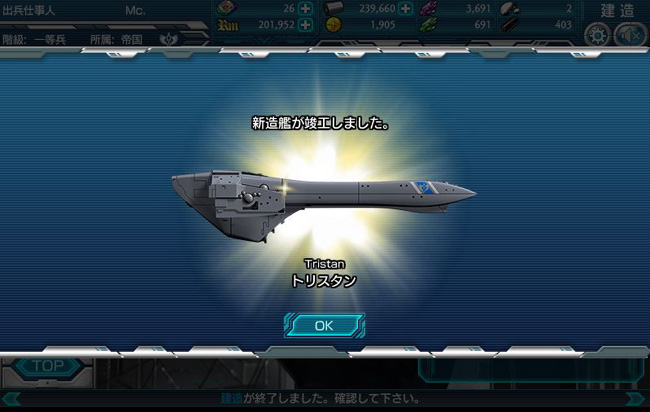Open the gear settings icon

pos(597,34)
